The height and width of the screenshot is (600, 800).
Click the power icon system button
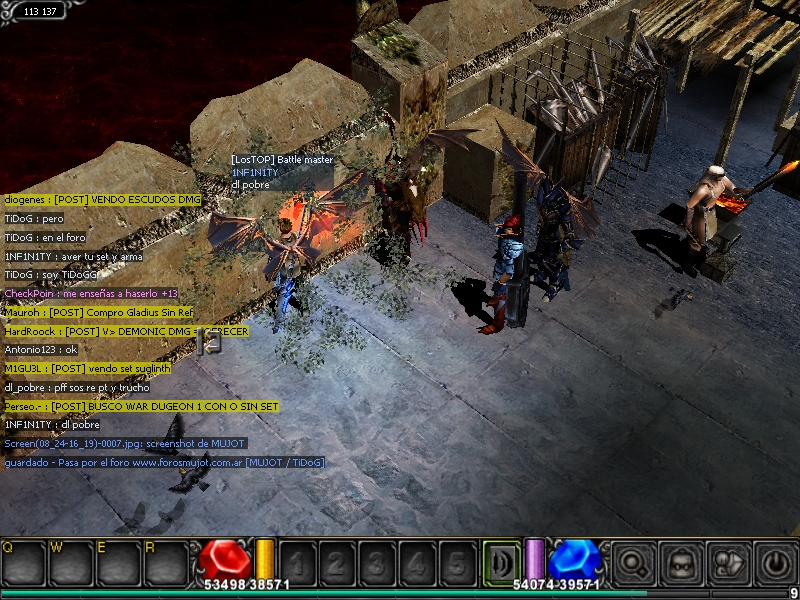[x=777, y=561]
